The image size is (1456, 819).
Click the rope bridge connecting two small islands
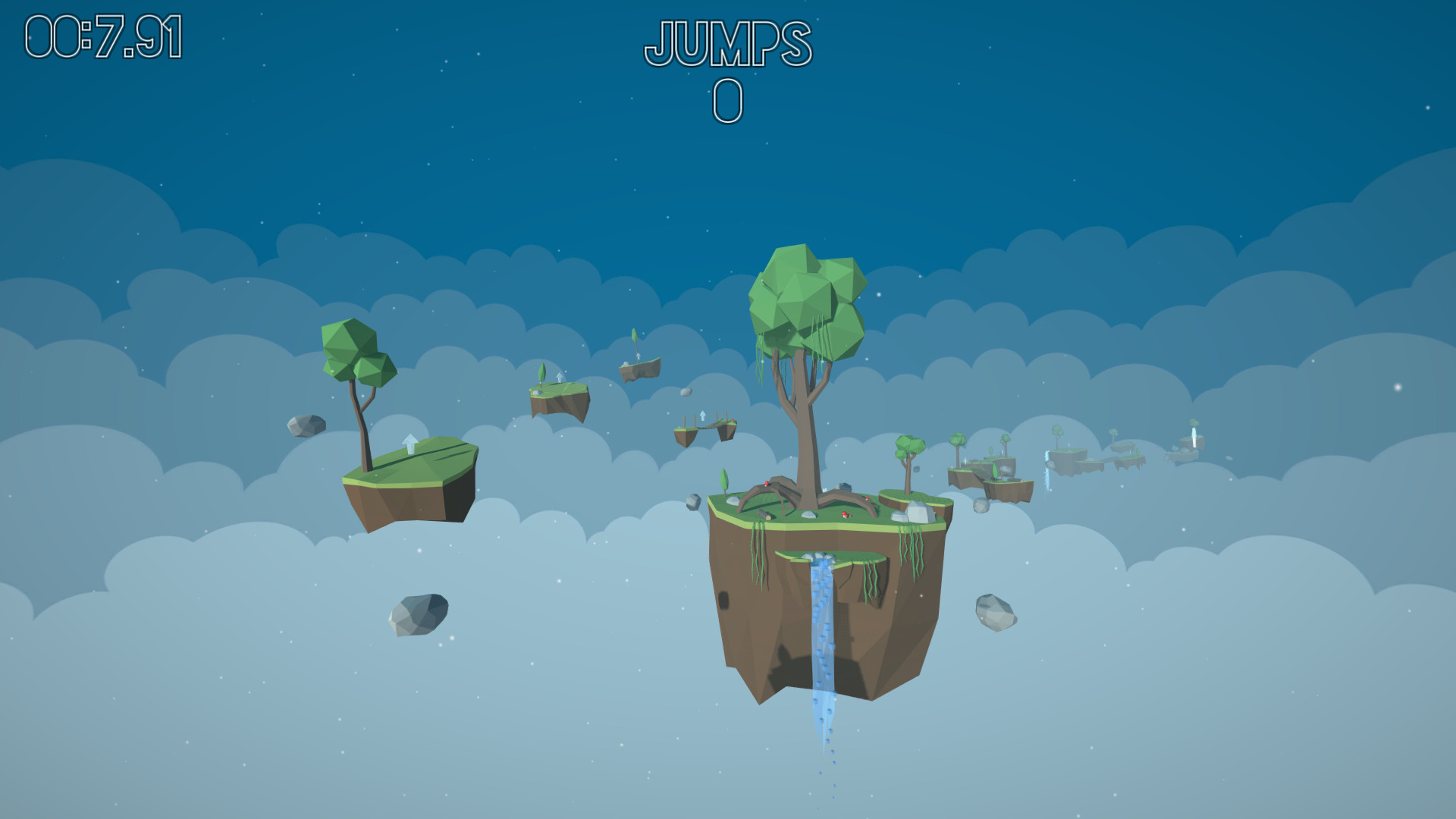(x=708, y=427)
